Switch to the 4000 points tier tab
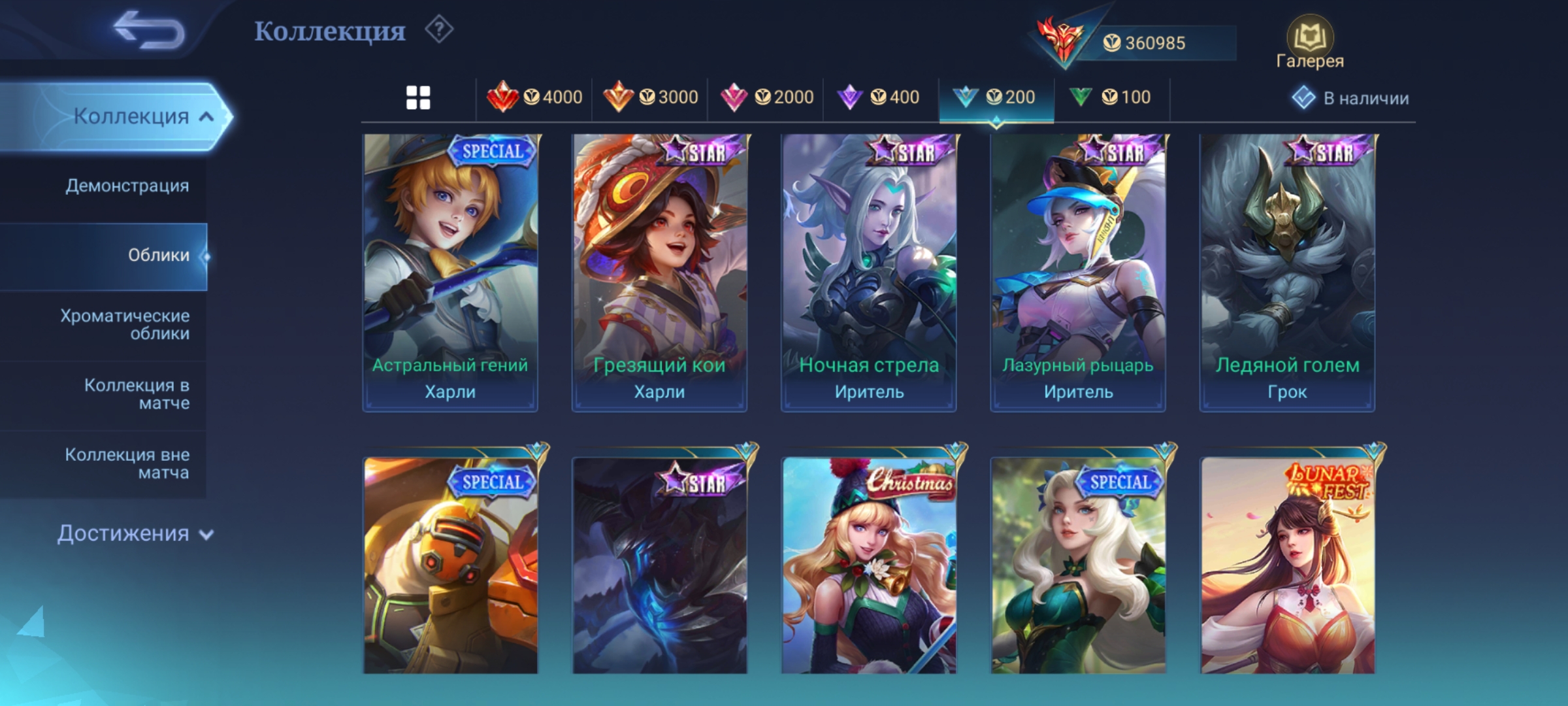This screenshot has height=706, width=1568. tap(534, 98)
